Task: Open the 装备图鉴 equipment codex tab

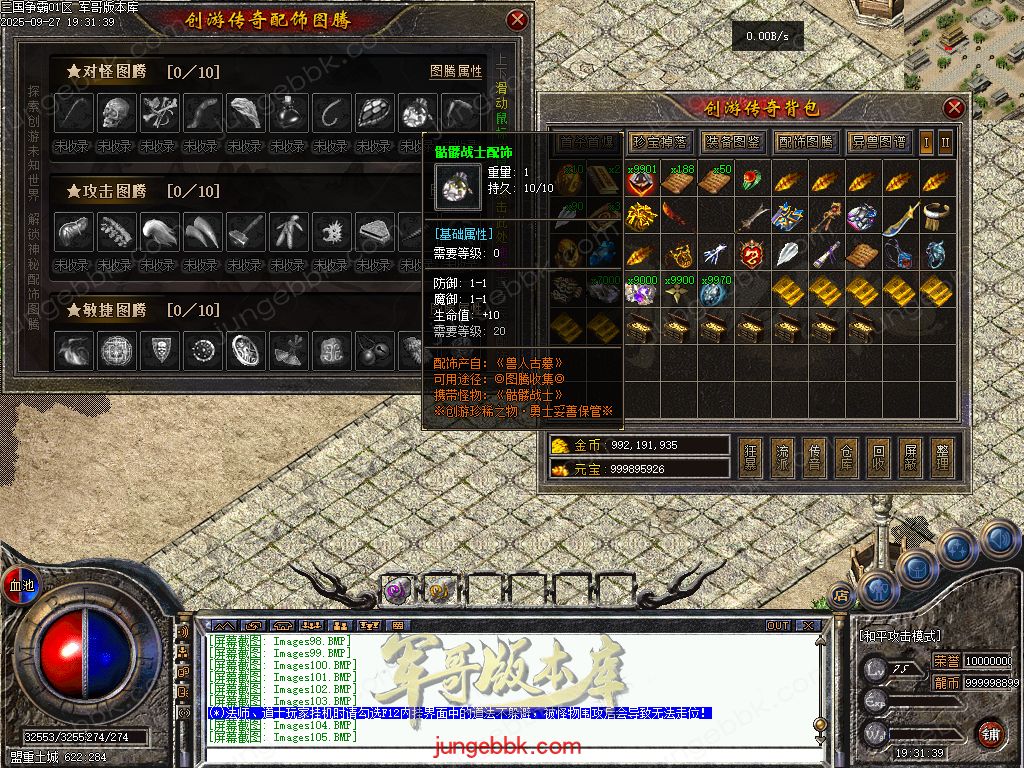Action: coord(732,142)
